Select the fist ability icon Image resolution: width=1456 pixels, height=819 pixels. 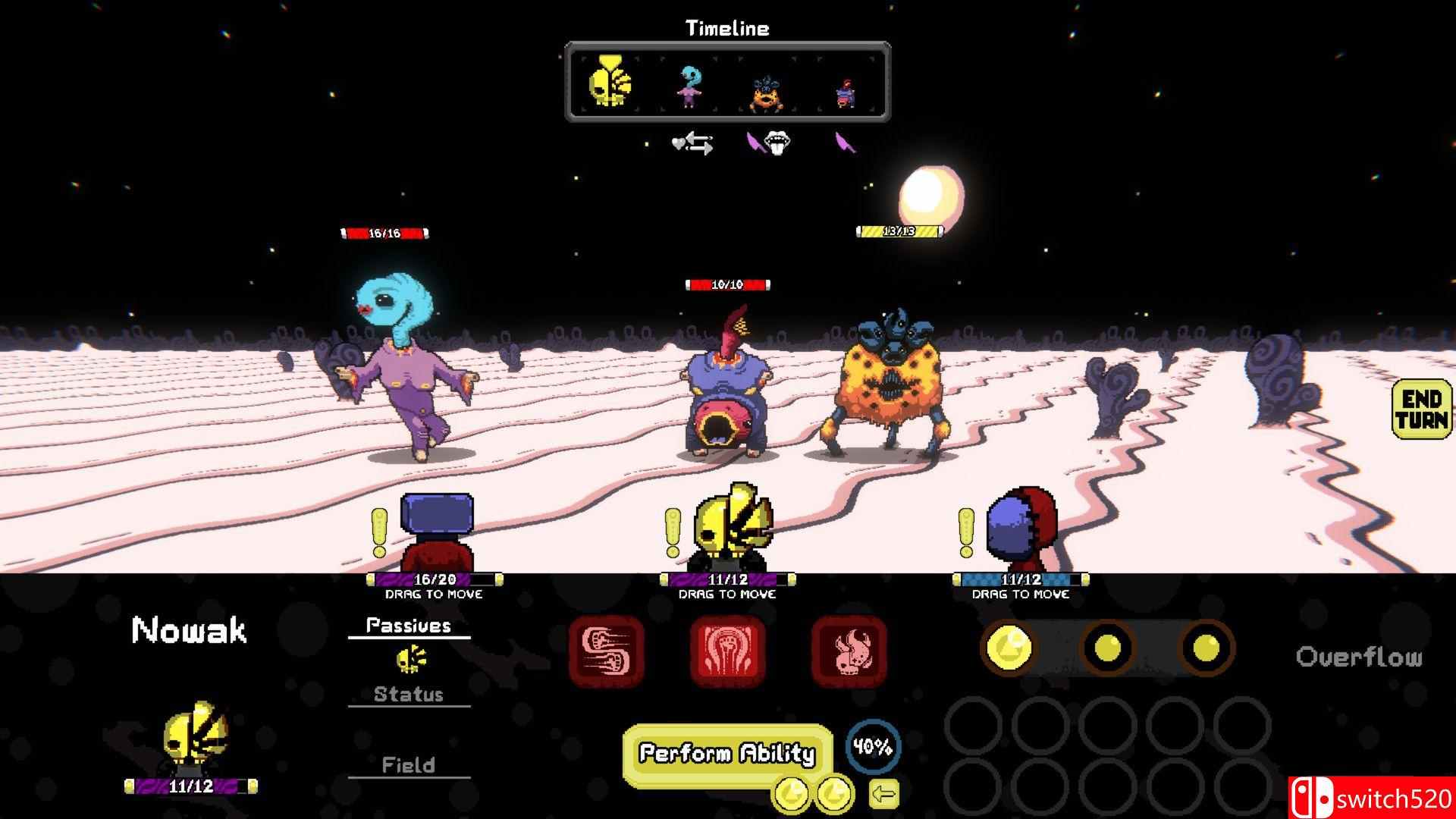coord(727,654)
